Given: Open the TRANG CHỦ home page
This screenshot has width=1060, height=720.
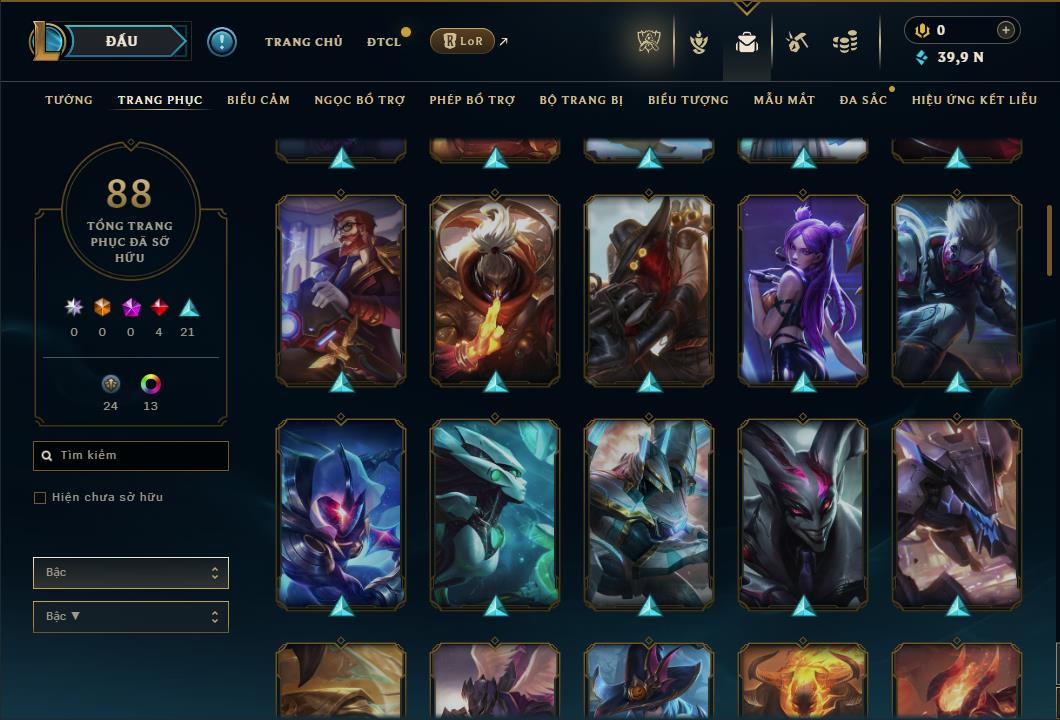Looking at the screenshot, I should [303, 42].
